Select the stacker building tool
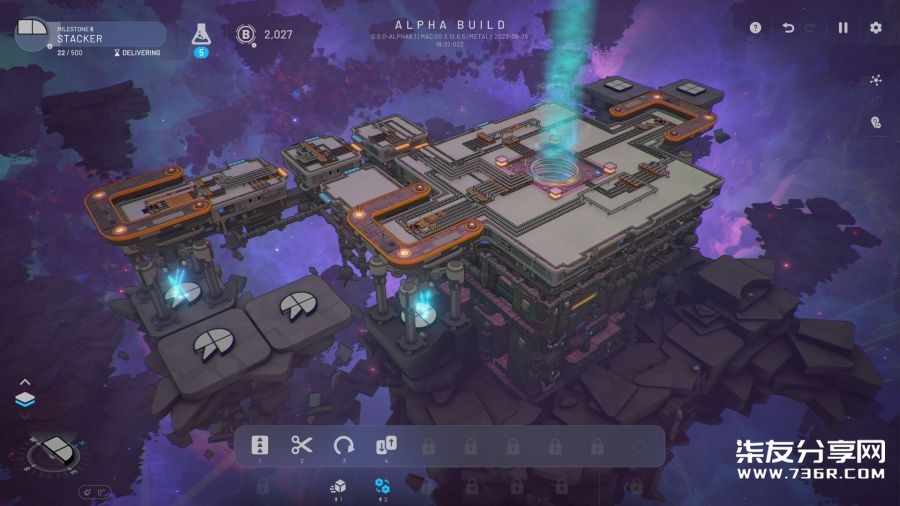 point(386,446)
